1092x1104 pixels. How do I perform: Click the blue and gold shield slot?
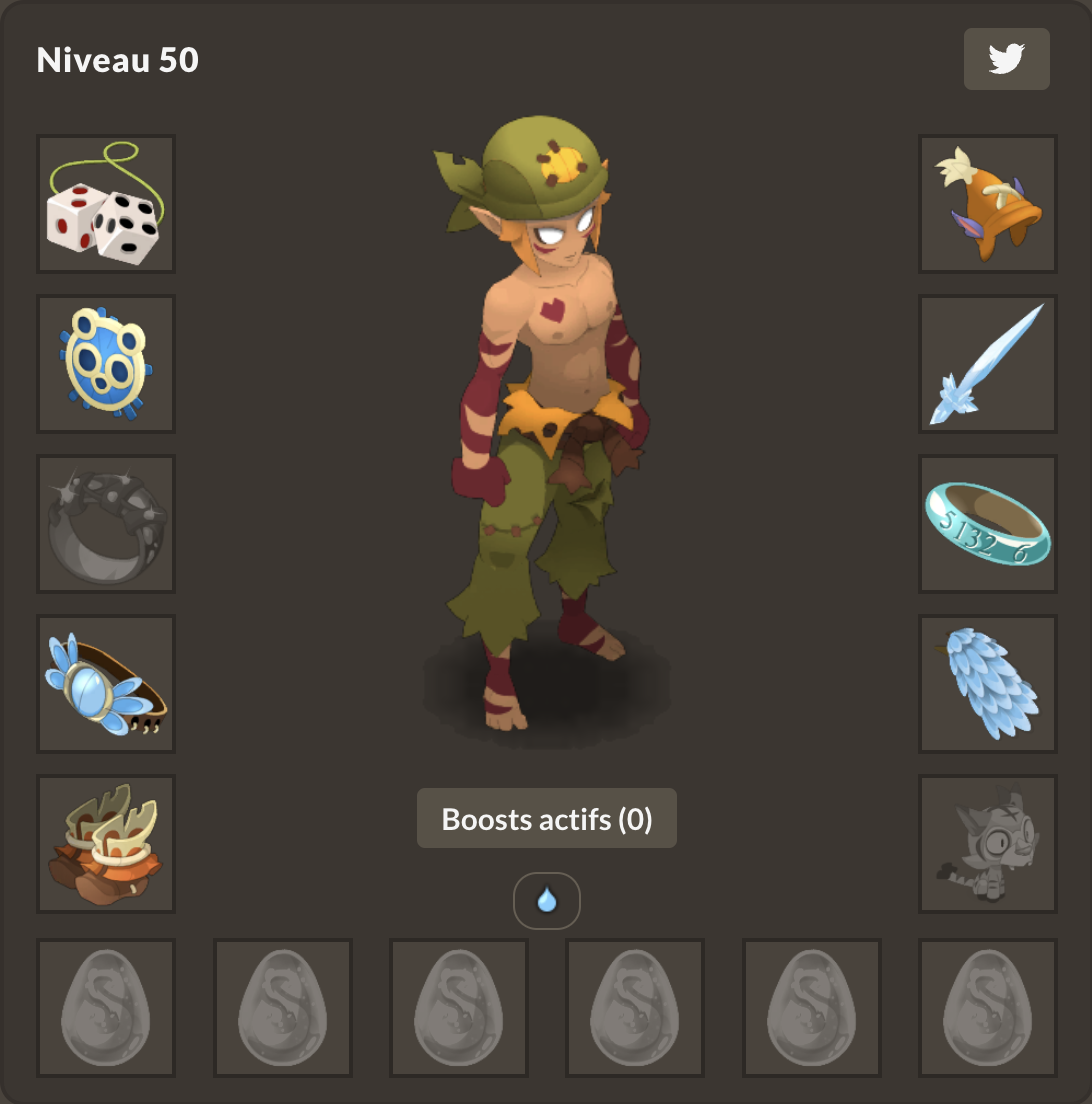pos(106,364)
